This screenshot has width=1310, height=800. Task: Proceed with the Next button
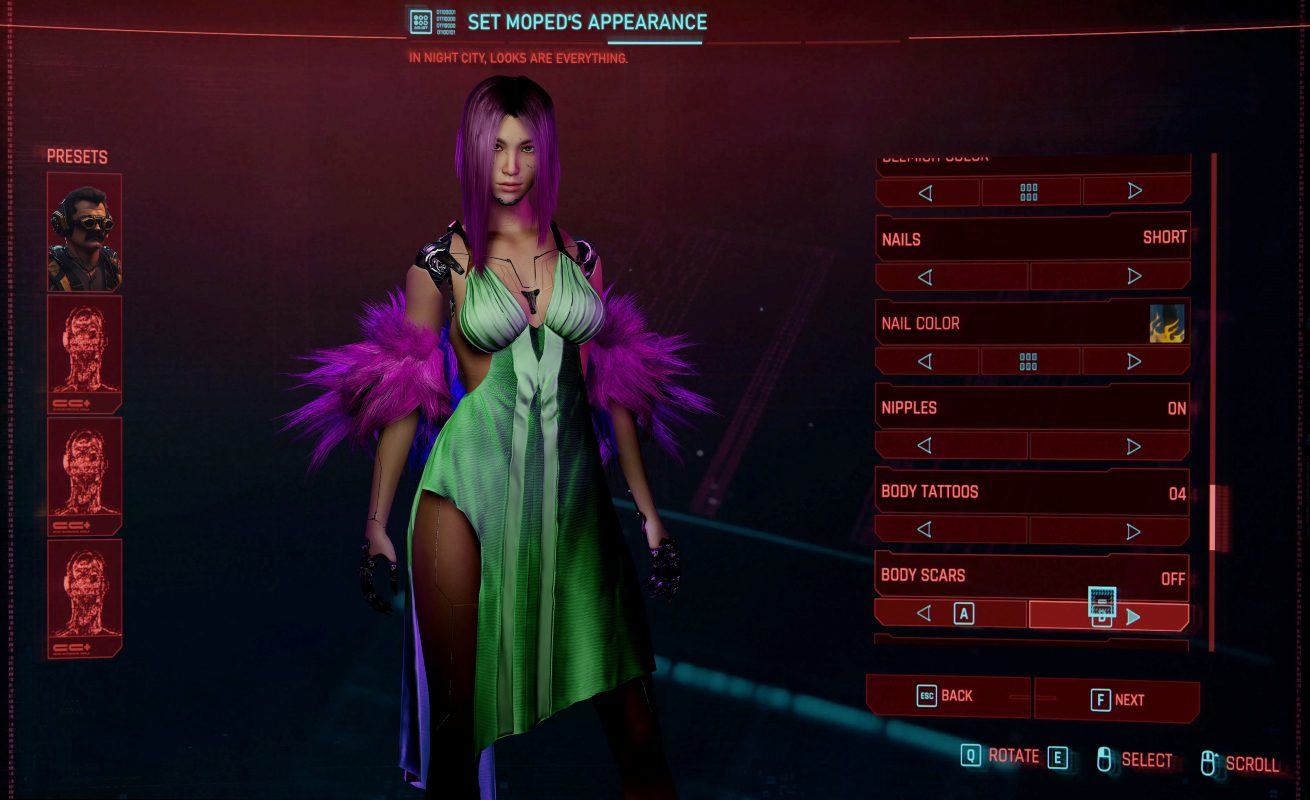[1117, 700]
